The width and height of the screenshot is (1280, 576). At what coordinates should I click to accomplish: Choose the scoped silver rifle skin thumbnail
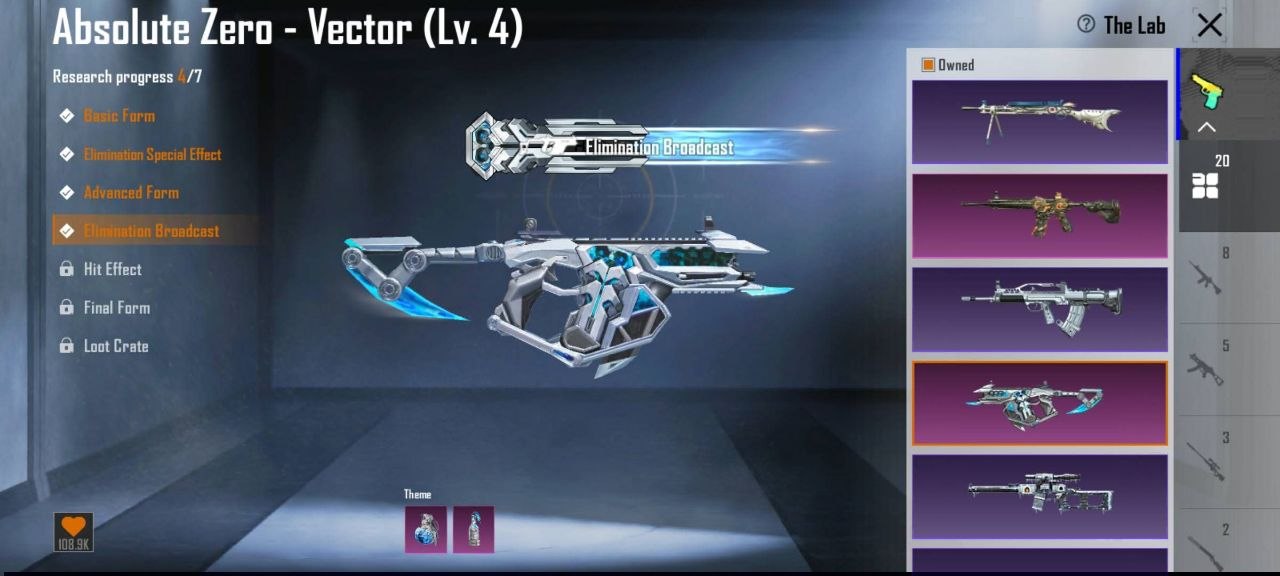pyautogui.click(x=1039, y=496)
